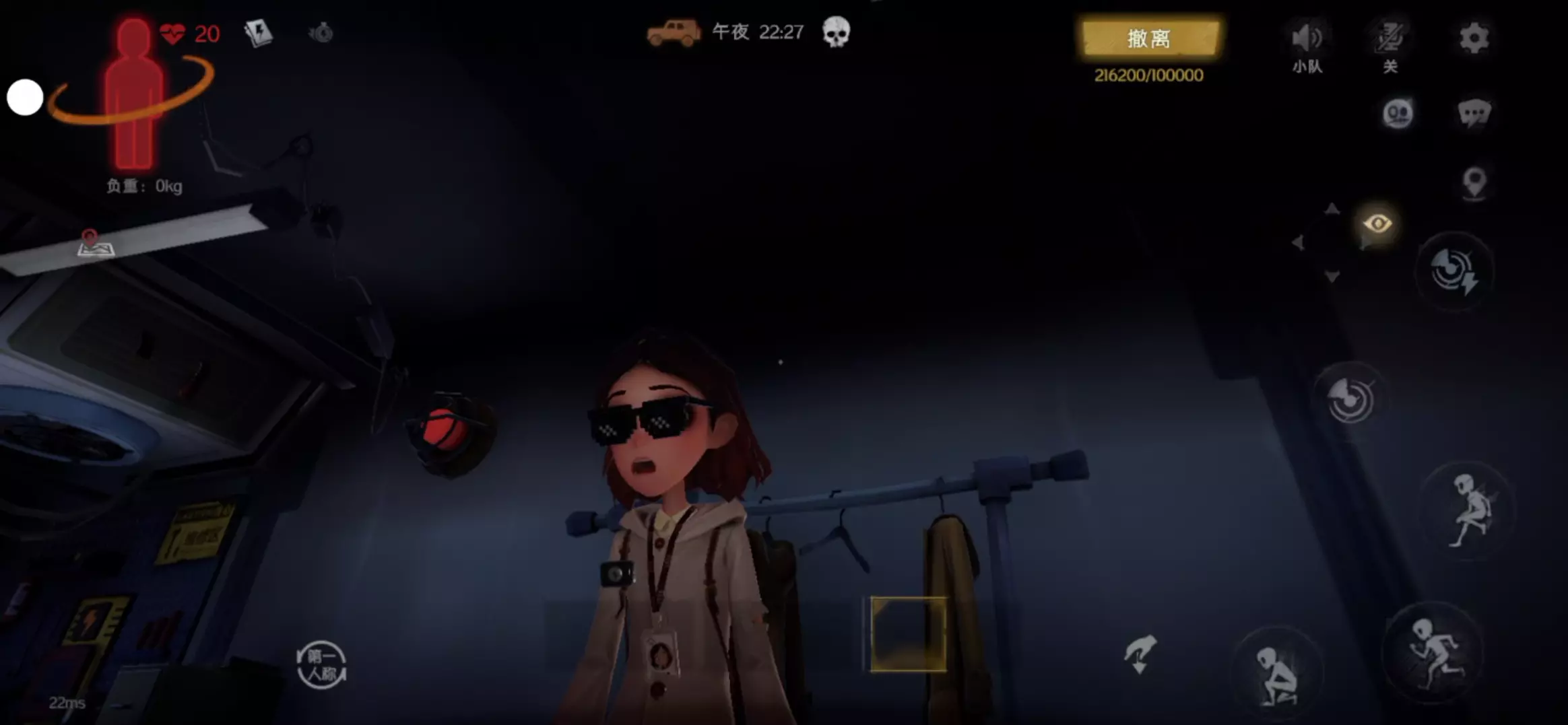
Task: Switch to 第一人称 first-person view
Action: pyautogui.click(x=321, y=665)
